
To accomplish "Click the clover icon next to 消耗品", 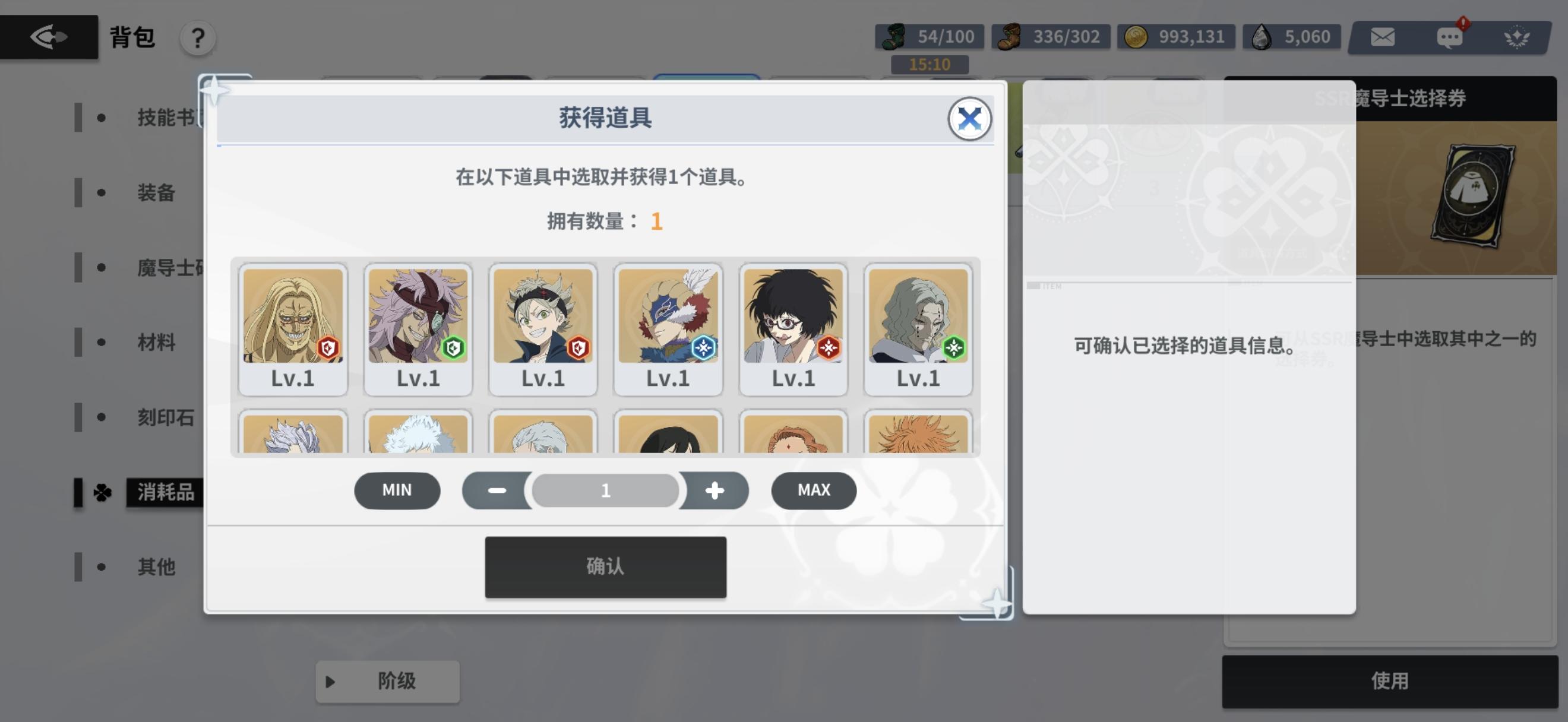I will [103, 493].
